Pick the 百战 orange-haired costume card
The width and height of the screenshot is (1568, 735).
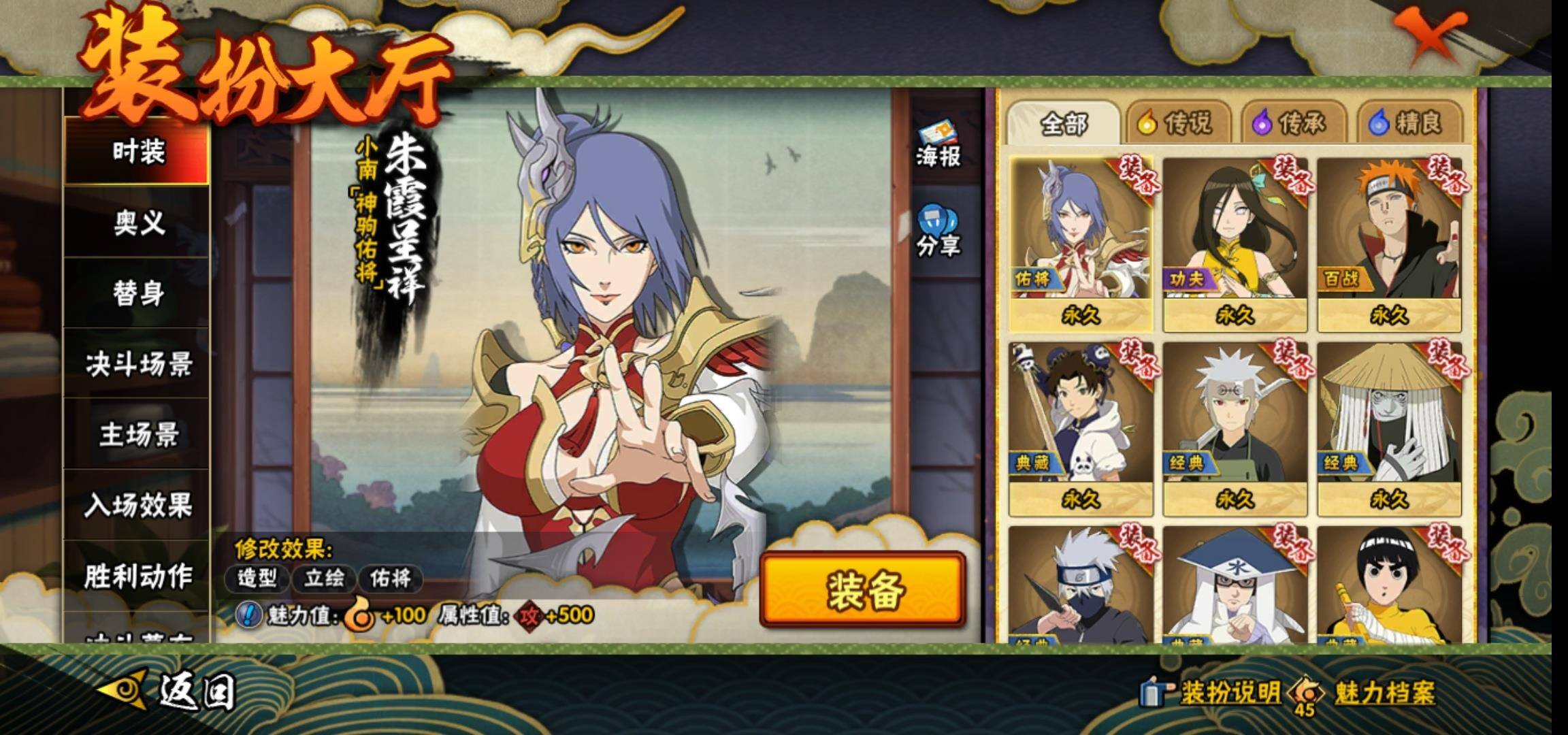[1389, 244]
